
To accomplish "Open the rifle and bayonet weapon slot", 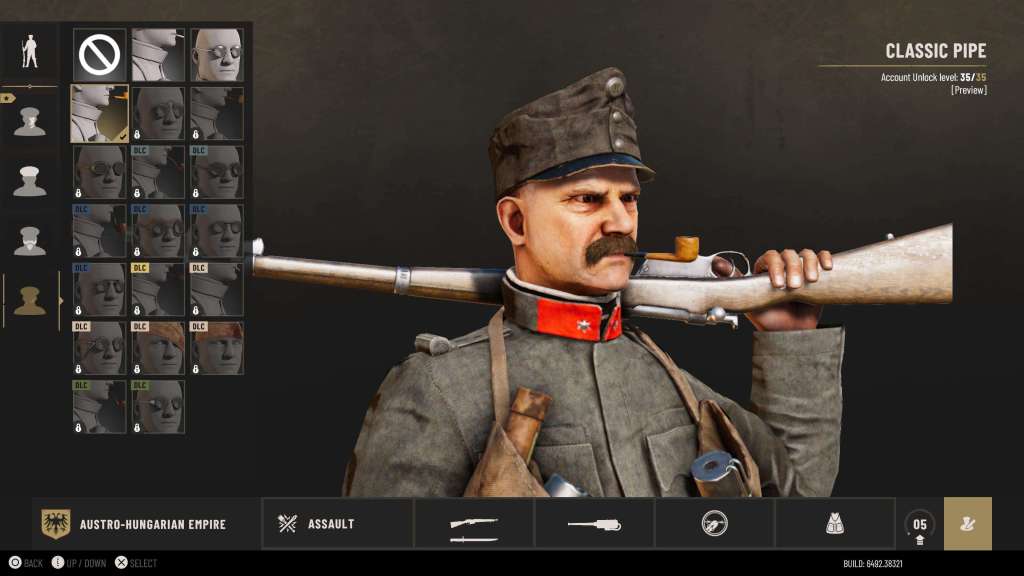I will point(474,524).
